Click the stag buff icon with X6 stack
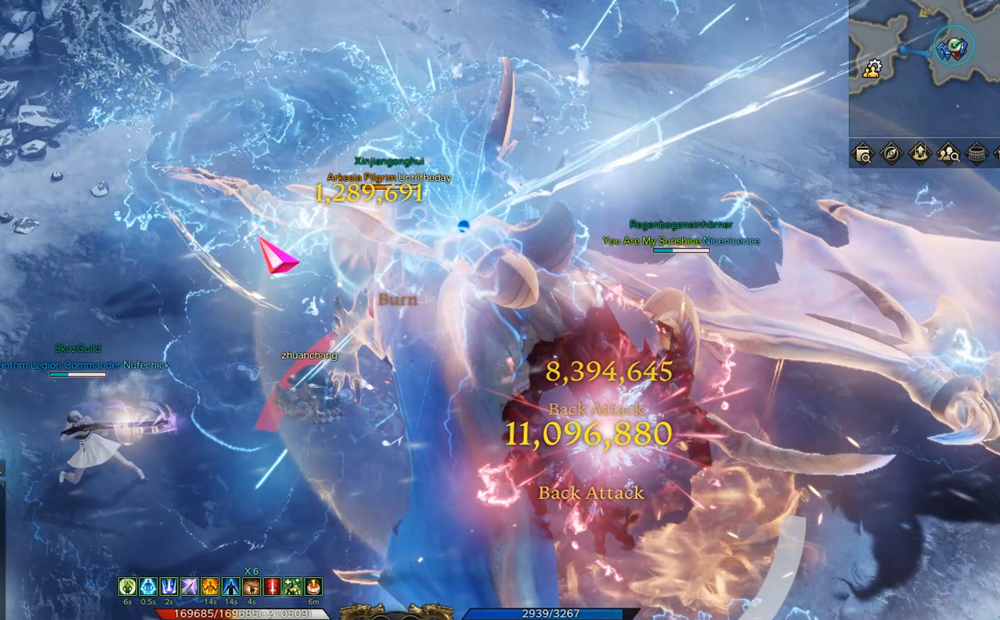Screen dimensions: 1000x620 251,587
